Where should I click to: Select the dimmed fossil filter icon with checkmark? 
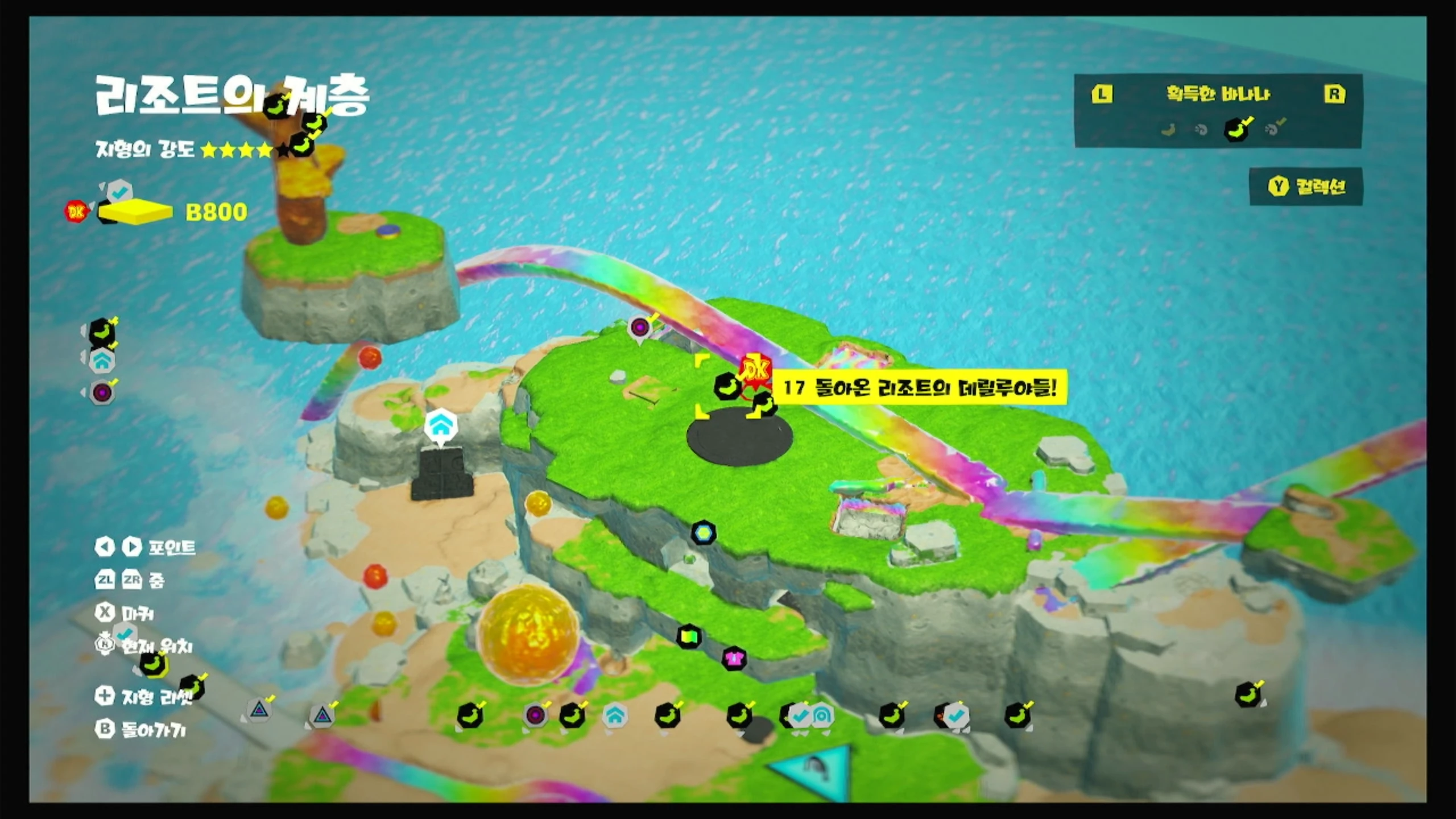1272,130
